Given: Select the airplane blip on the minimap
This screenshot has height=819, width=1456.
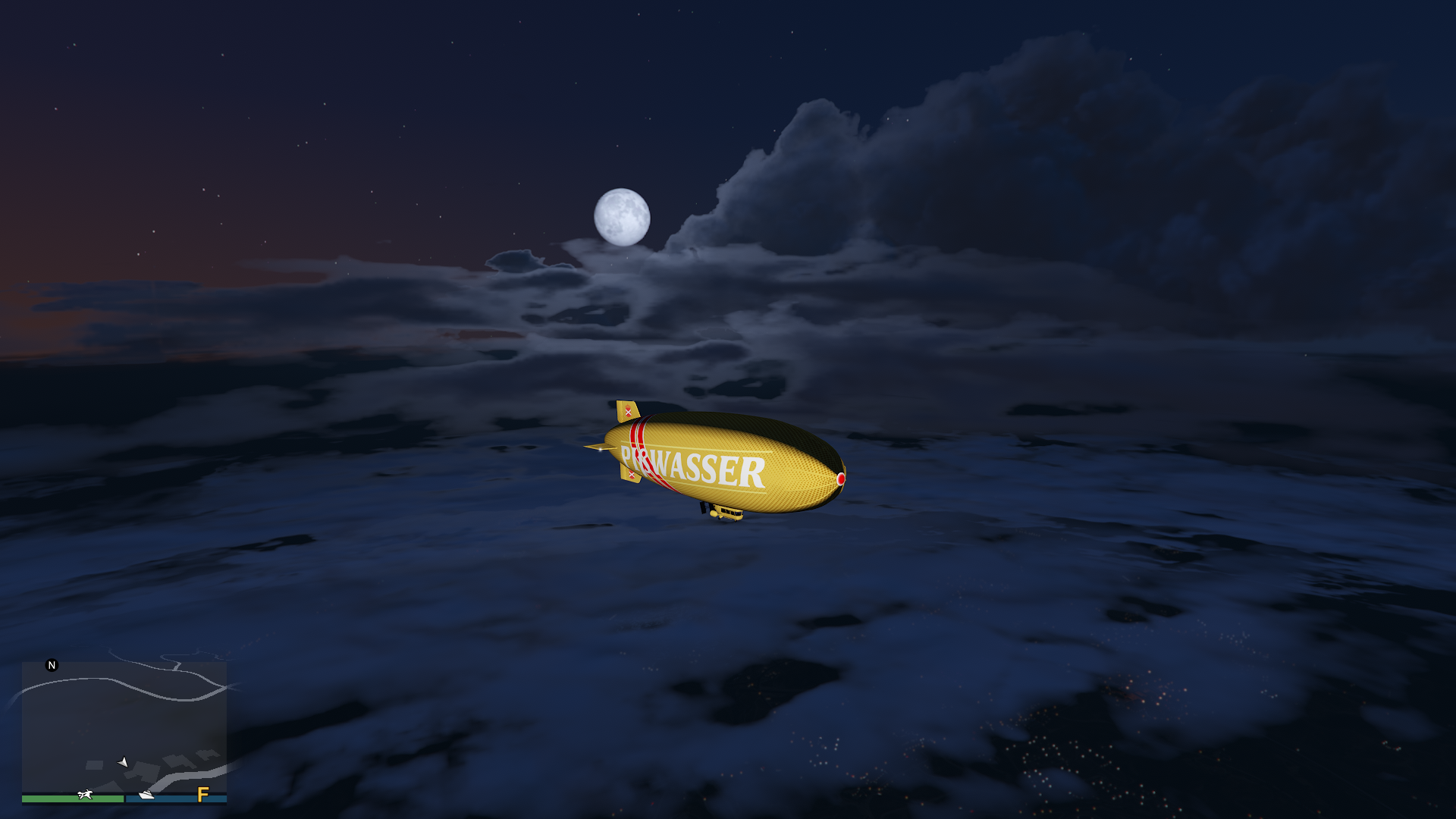Looking at the screenshot, I should click(85, 795).
